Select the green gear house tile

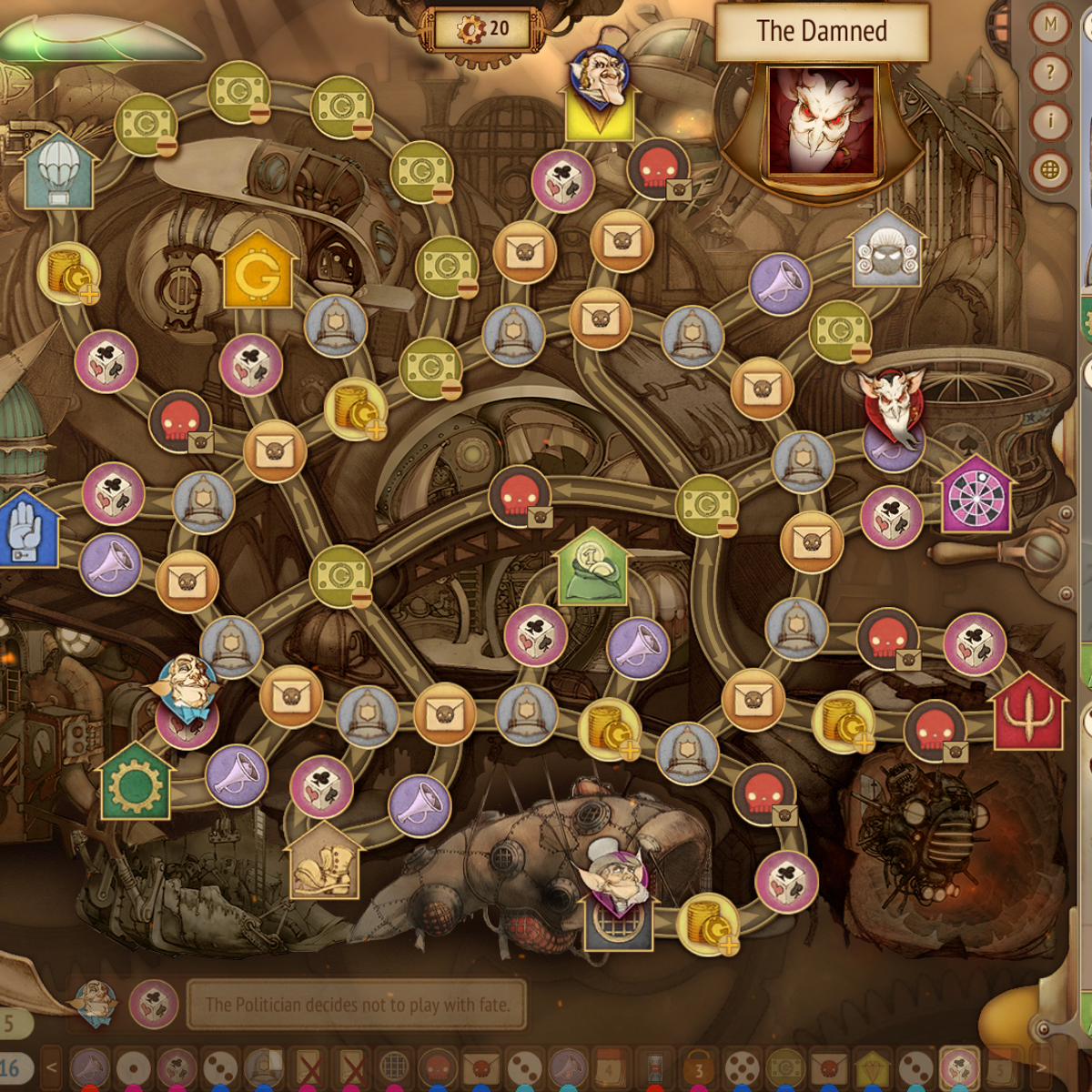(135, 783)
